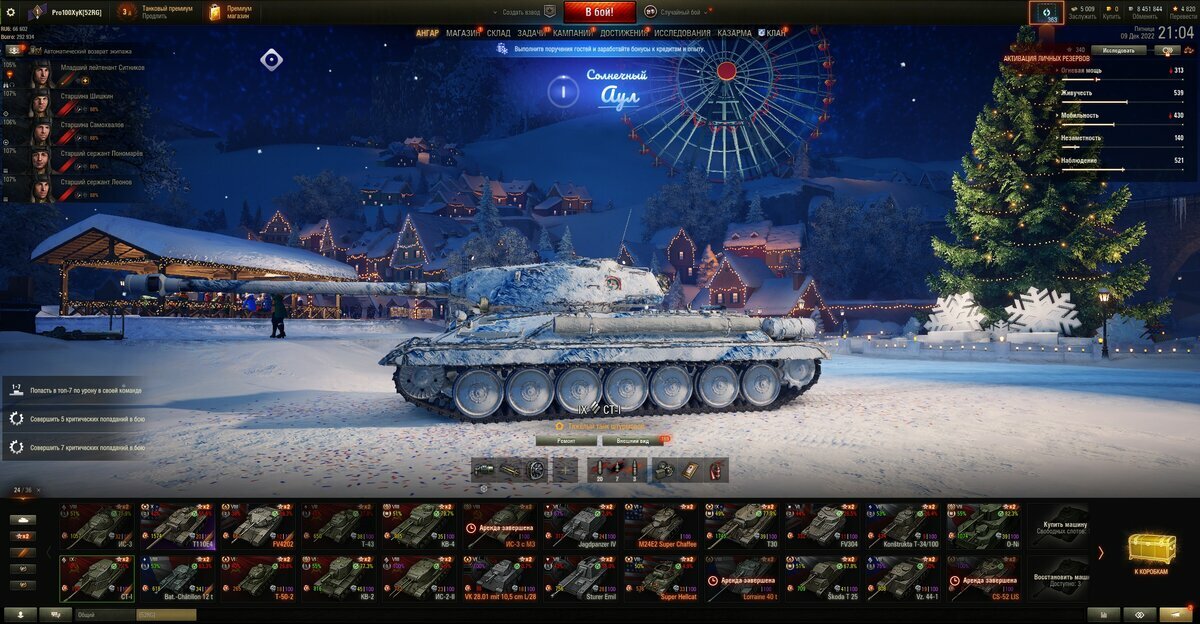Click the Ремонт button
The height and width of the screenshot is (624, 1200).
(x=566, y=440)
